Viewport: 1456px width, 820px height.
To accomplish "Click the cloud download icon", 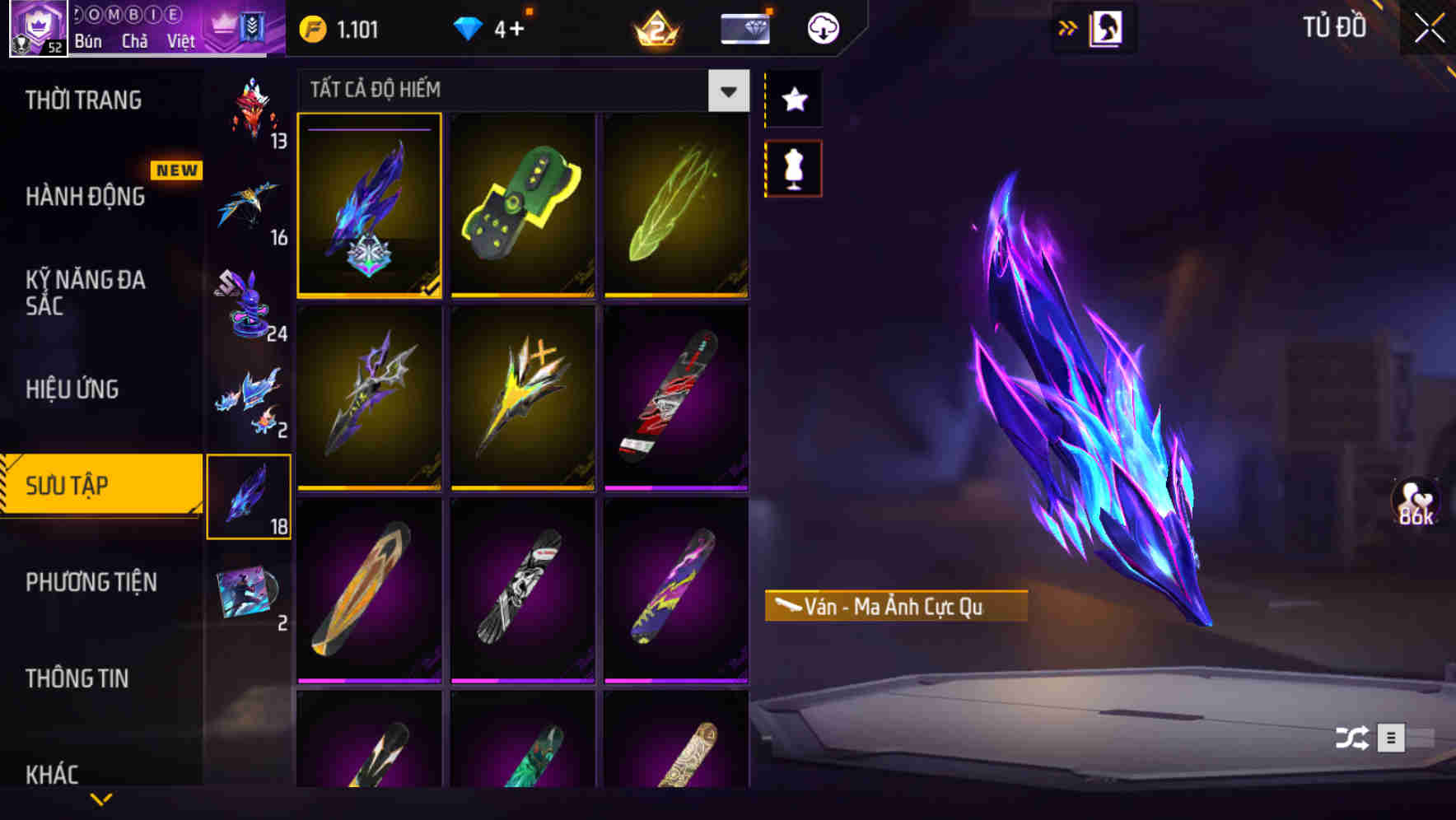I will click(821, 27).
